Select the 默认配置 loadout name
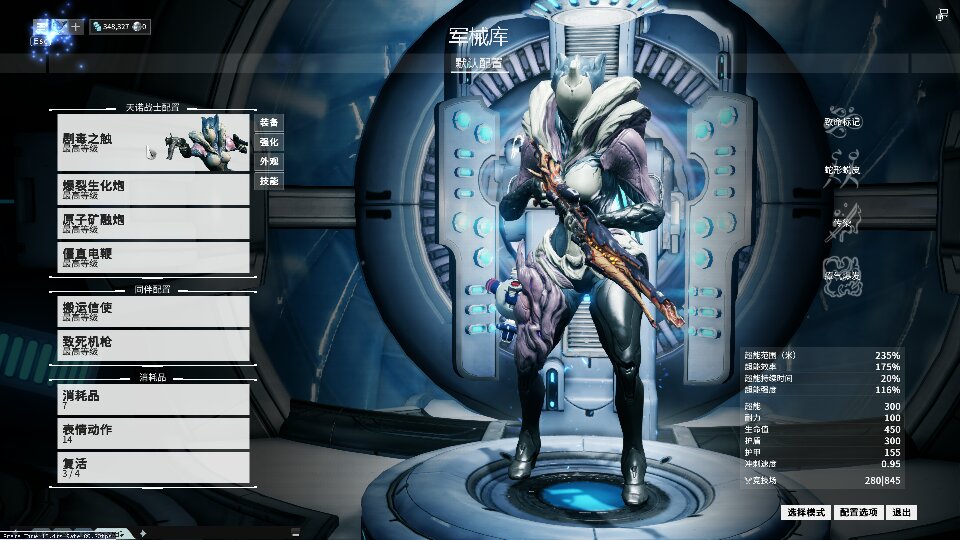Screen dimensions: 960x540 (479, 62)
